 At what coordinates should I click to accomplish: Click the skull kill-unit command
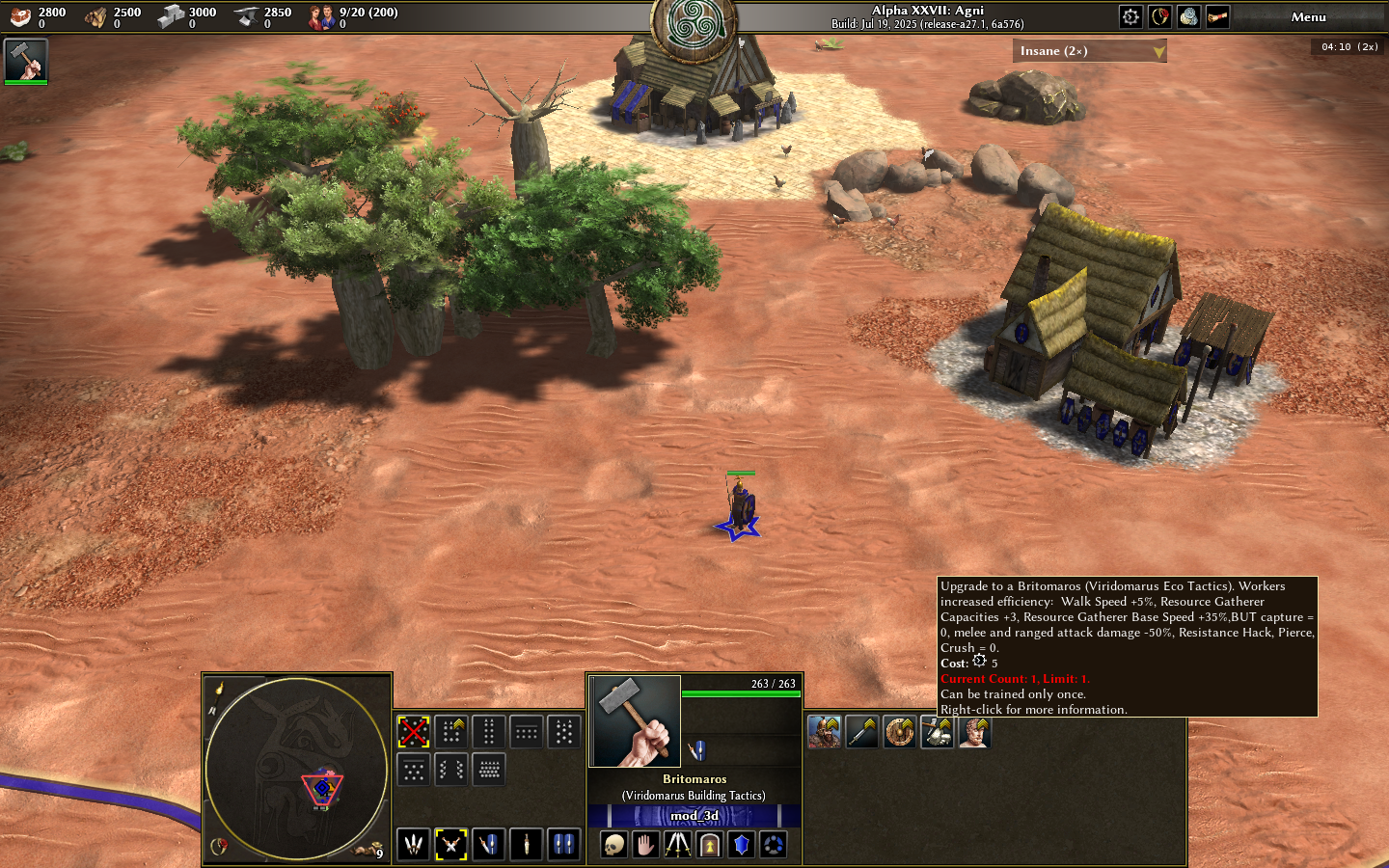613,846
